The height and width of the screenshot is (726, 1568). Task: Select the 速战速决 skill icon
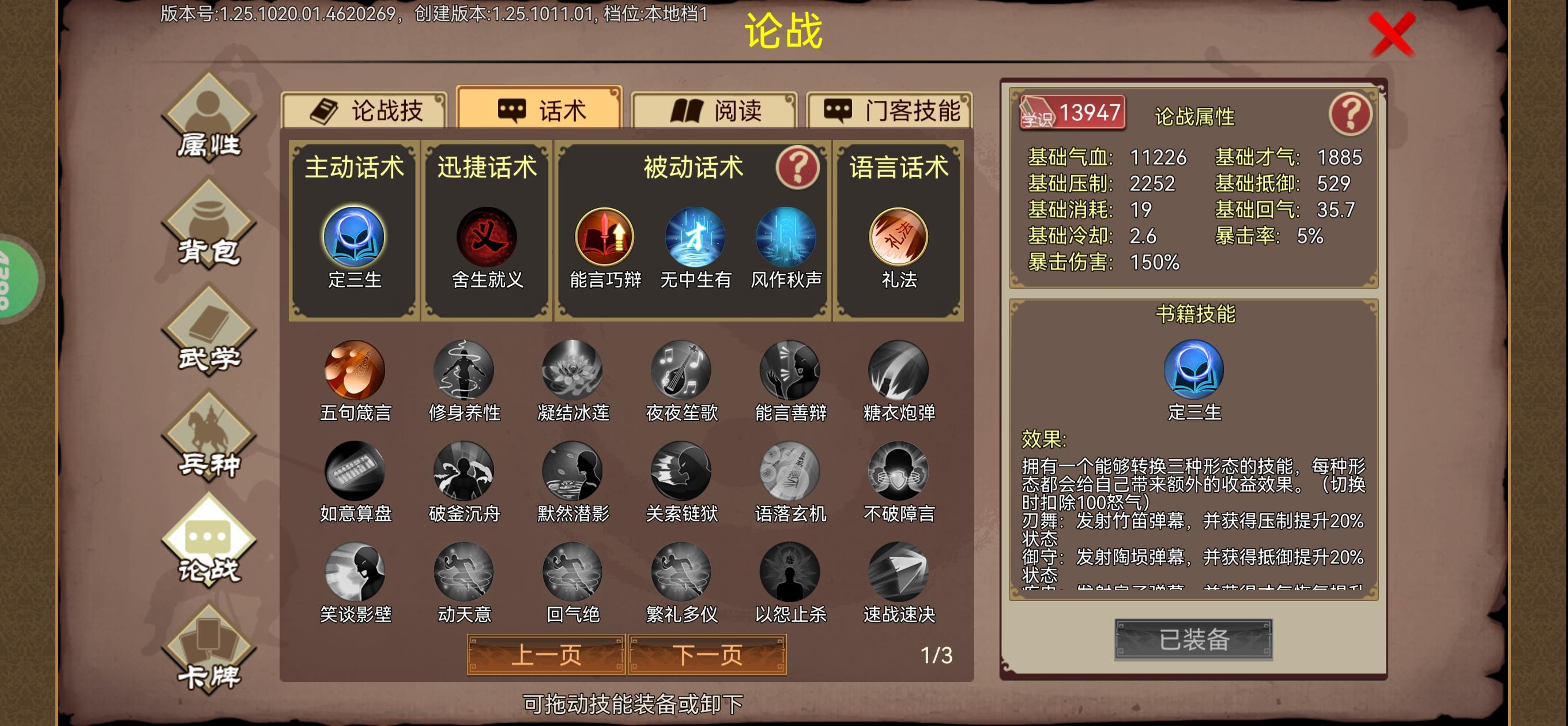(x=900, y=575)
